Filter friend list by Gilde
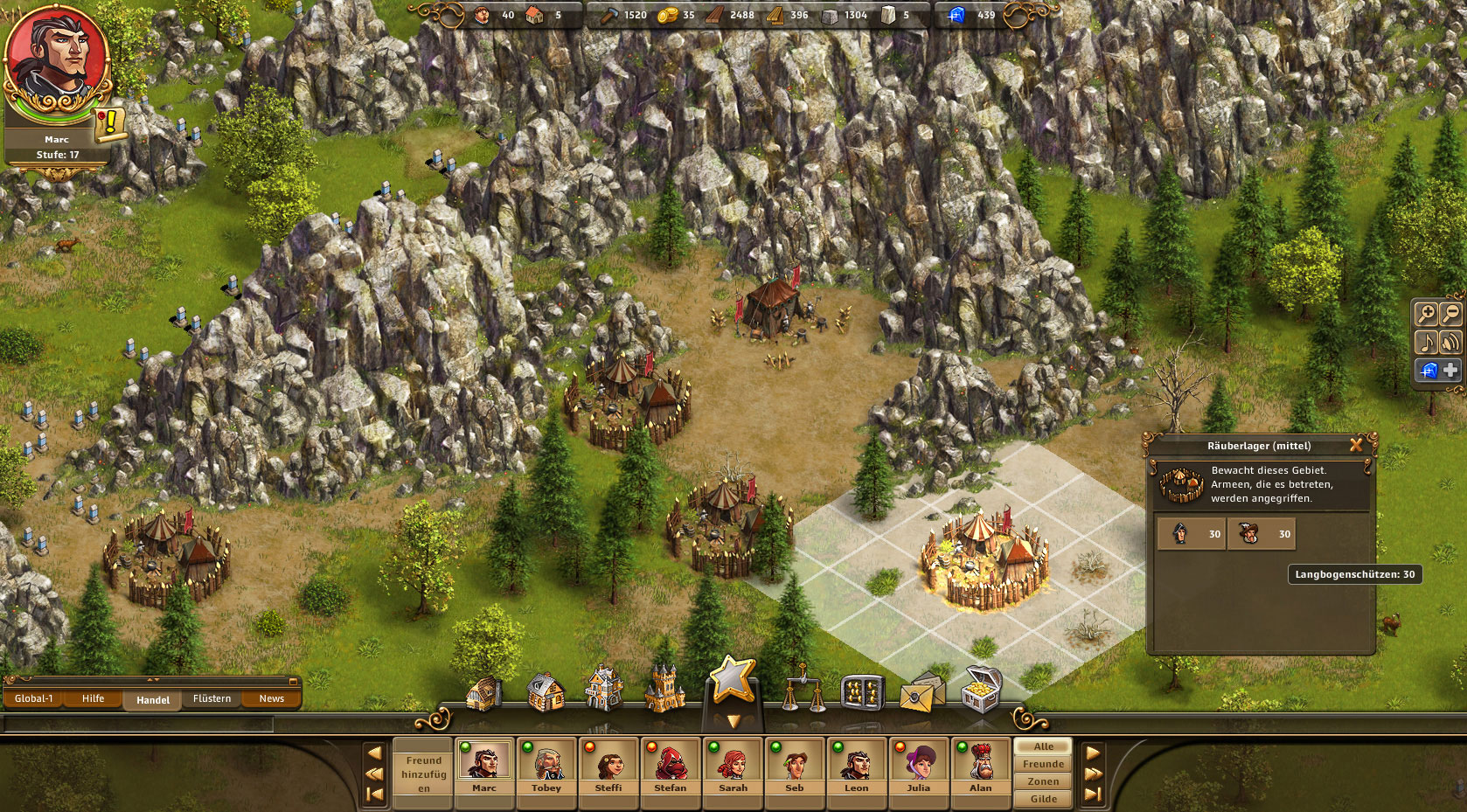The image size is (1467, 812). tap(1043, 799)
